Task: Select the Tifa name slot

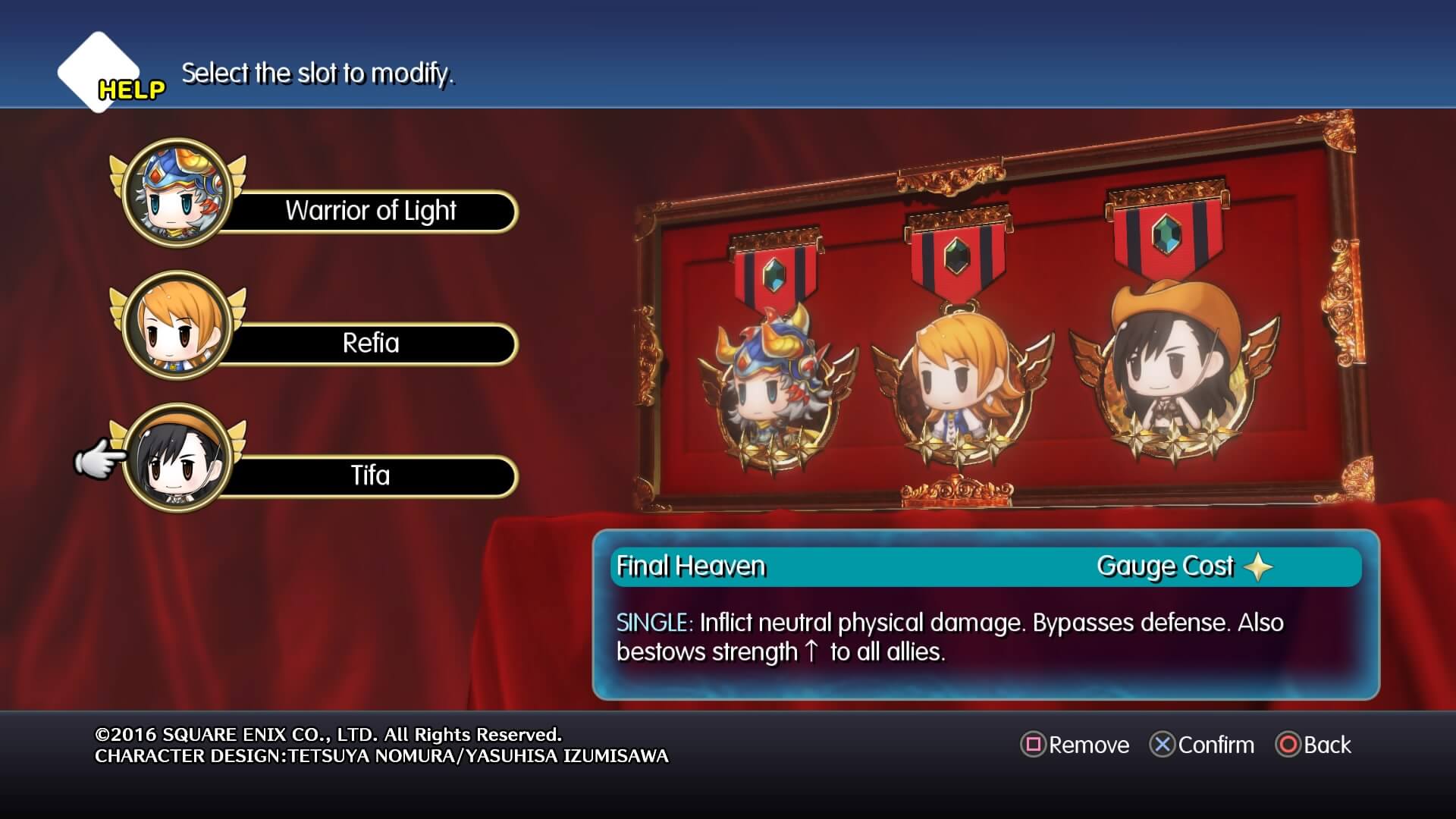Action: pyautogui.click(x=373, y=475)
